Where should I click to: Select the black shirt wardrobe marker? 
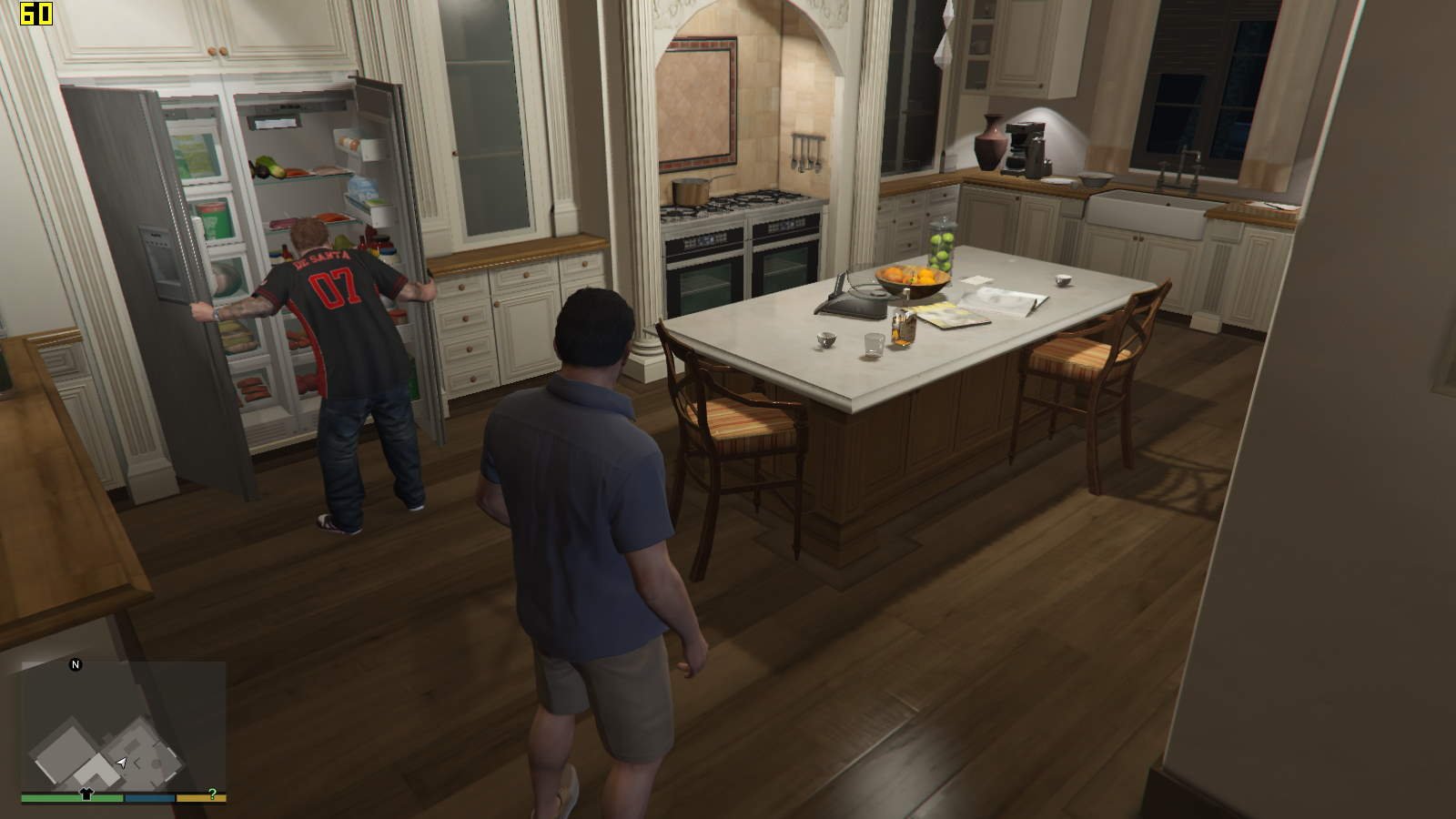click(x=86, y=793)
